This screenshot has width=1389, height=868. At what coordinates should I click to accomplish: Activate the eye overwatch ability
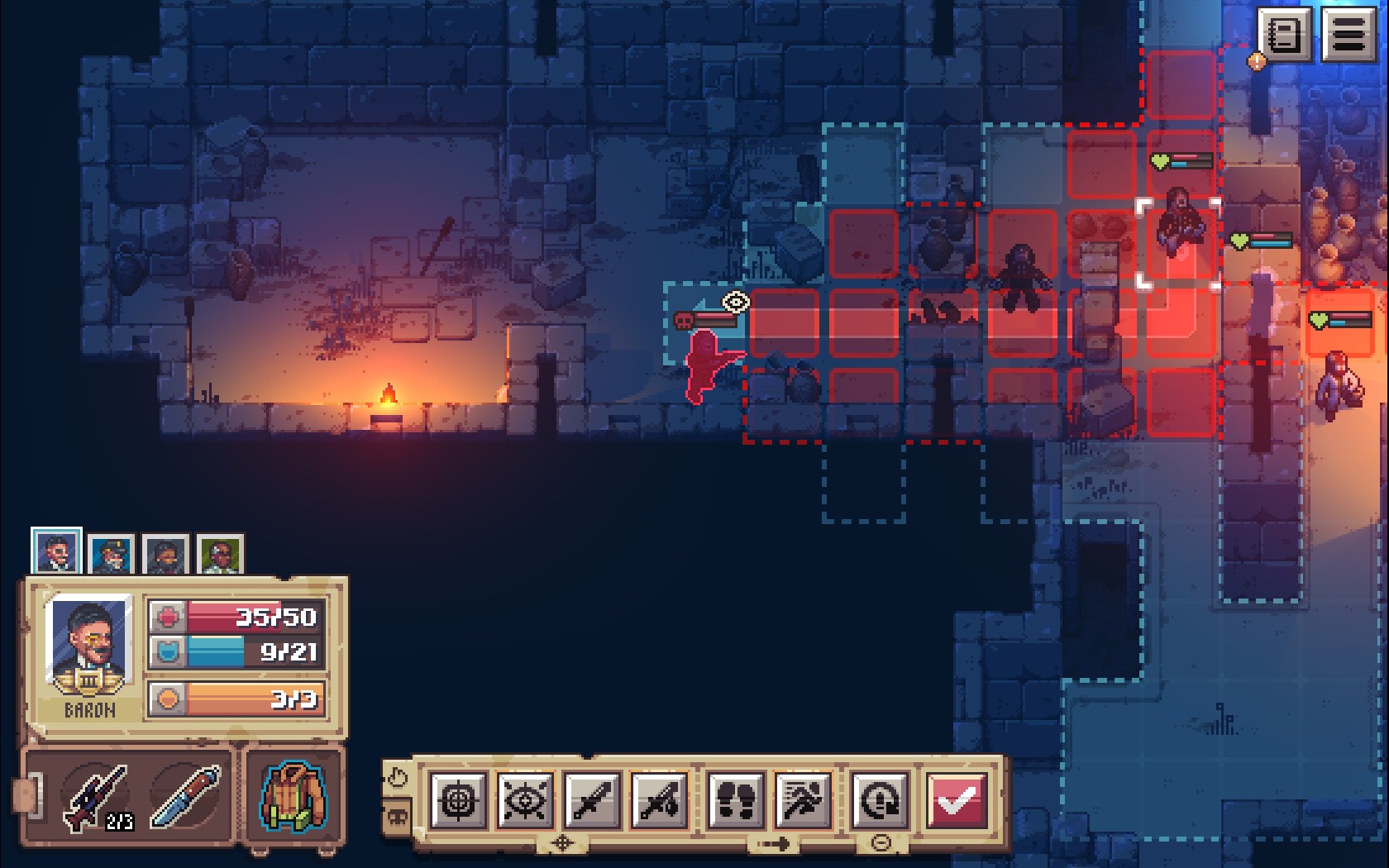[525, 800]
